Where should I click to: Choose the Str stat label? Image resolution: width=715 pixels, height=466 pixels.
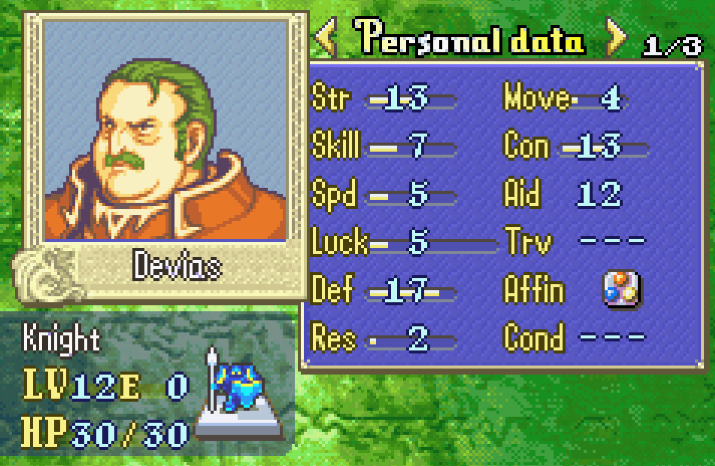point(331,99)
